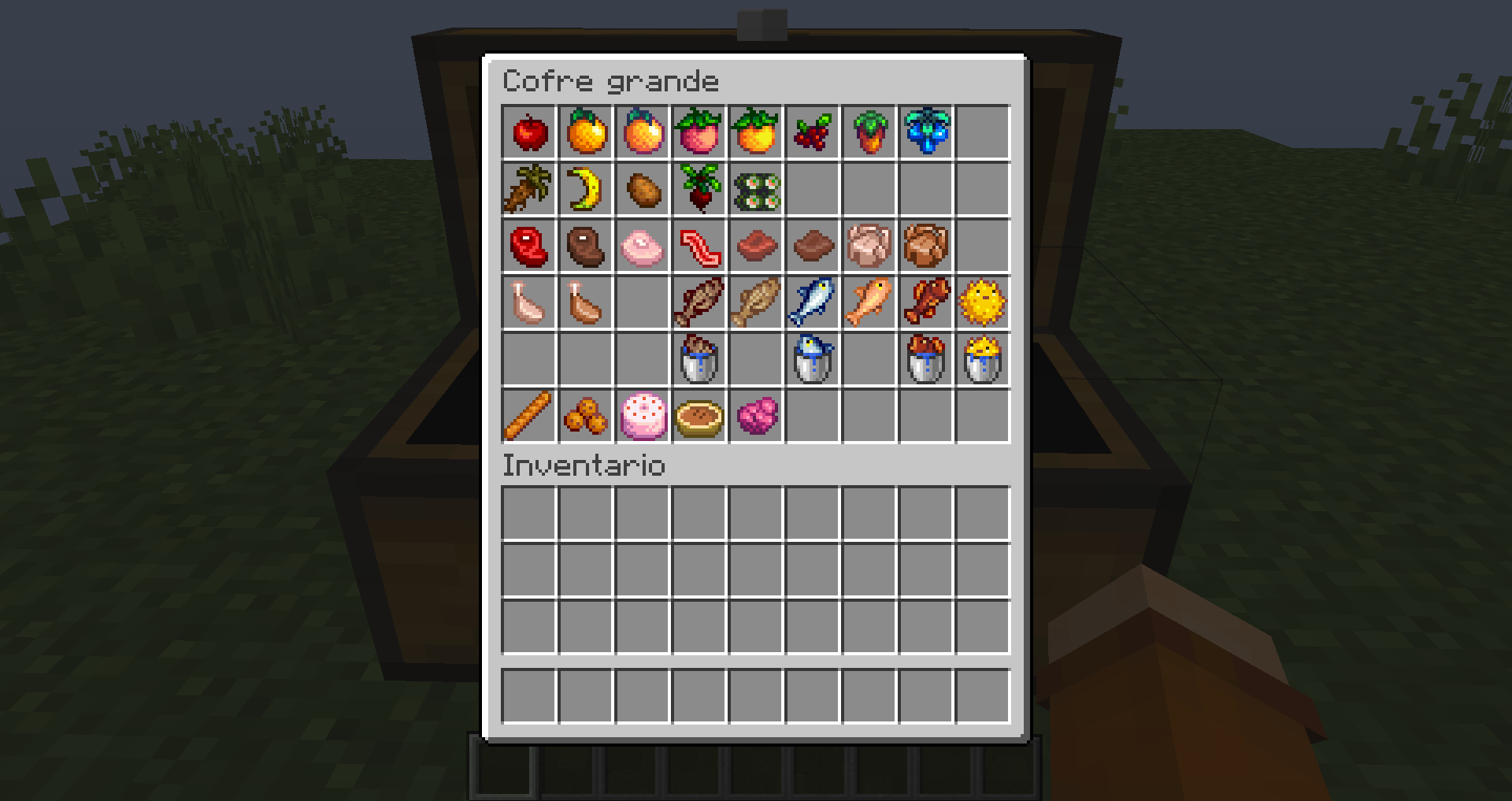1512x801 pixels.
Task: Pick up the golden orange fruit
Action: [586, 132]
